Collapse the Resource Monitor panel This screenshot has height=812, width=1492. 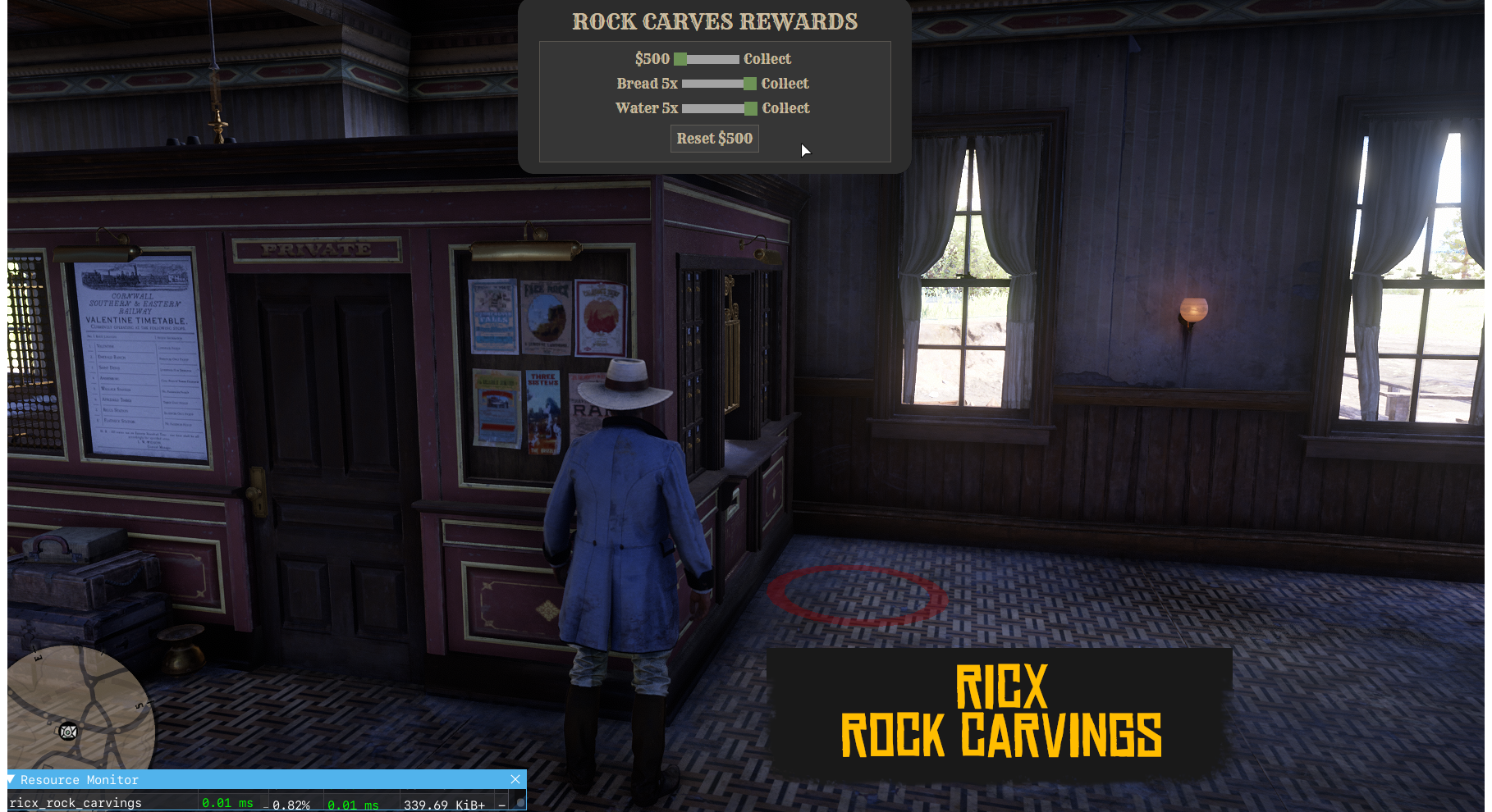click(11, 779)
